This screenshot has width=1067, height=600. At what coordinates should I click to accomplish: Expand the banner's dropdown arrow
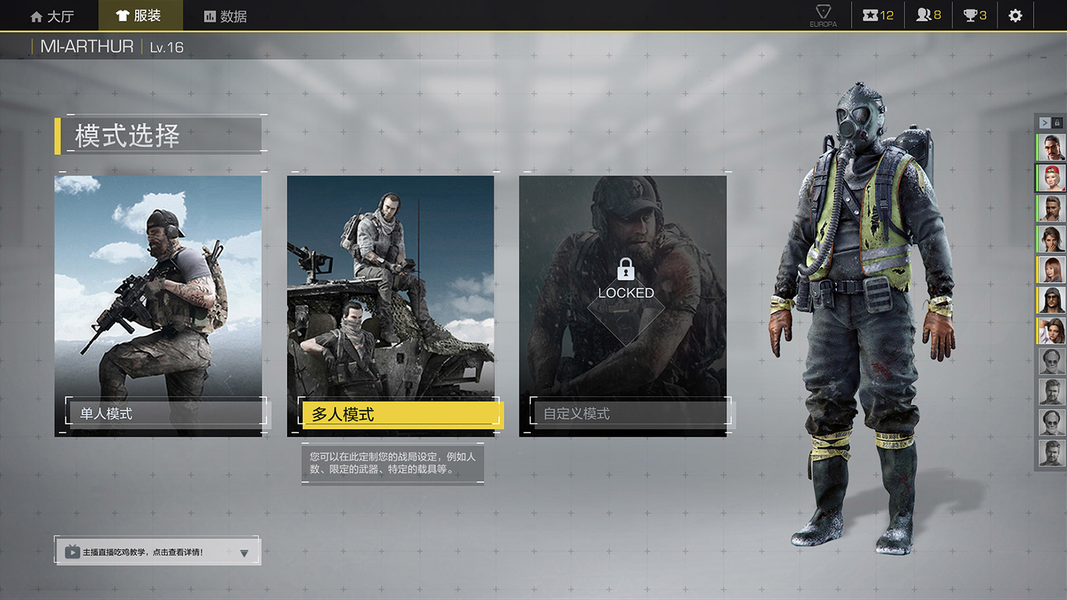pos(244,552)
